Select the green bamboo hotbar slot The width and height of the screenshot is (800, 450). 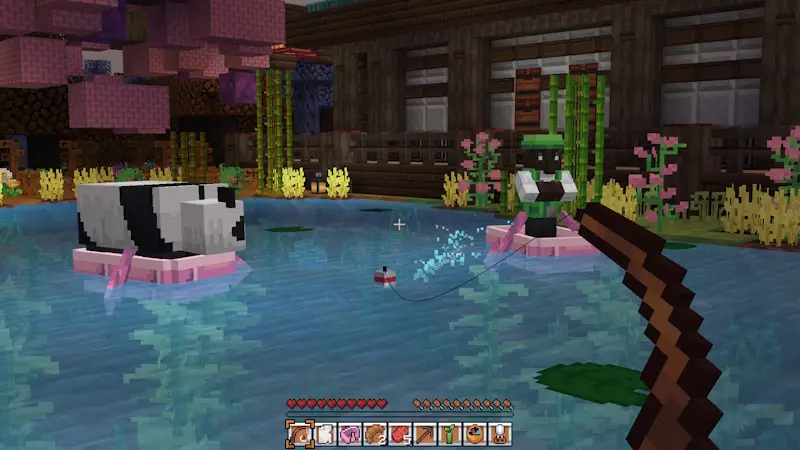pyautogui.click(x=449, y=434)
